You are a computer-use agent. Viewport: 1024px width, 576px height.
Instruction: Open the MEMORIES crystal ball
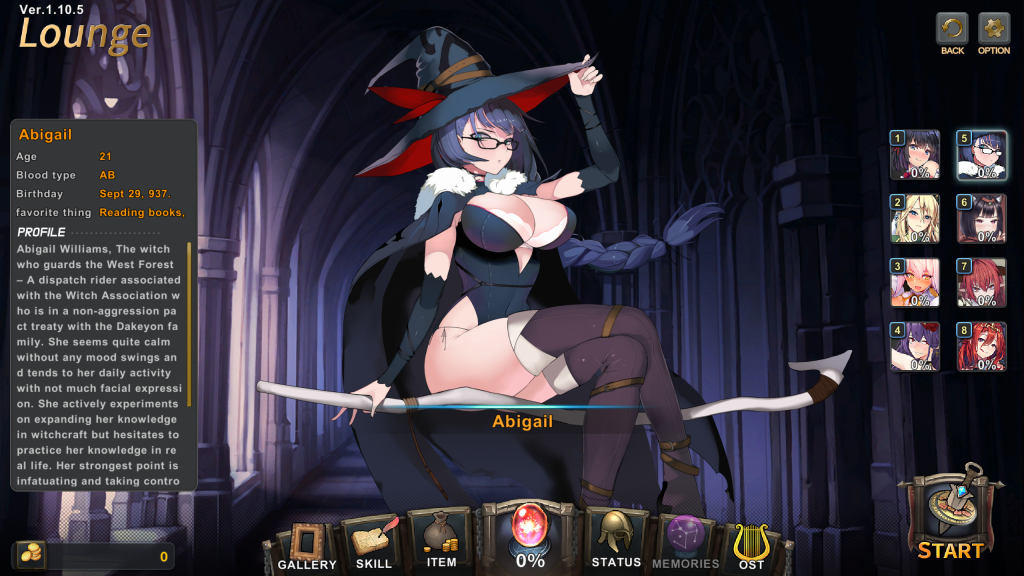click(x=686, y=540)
